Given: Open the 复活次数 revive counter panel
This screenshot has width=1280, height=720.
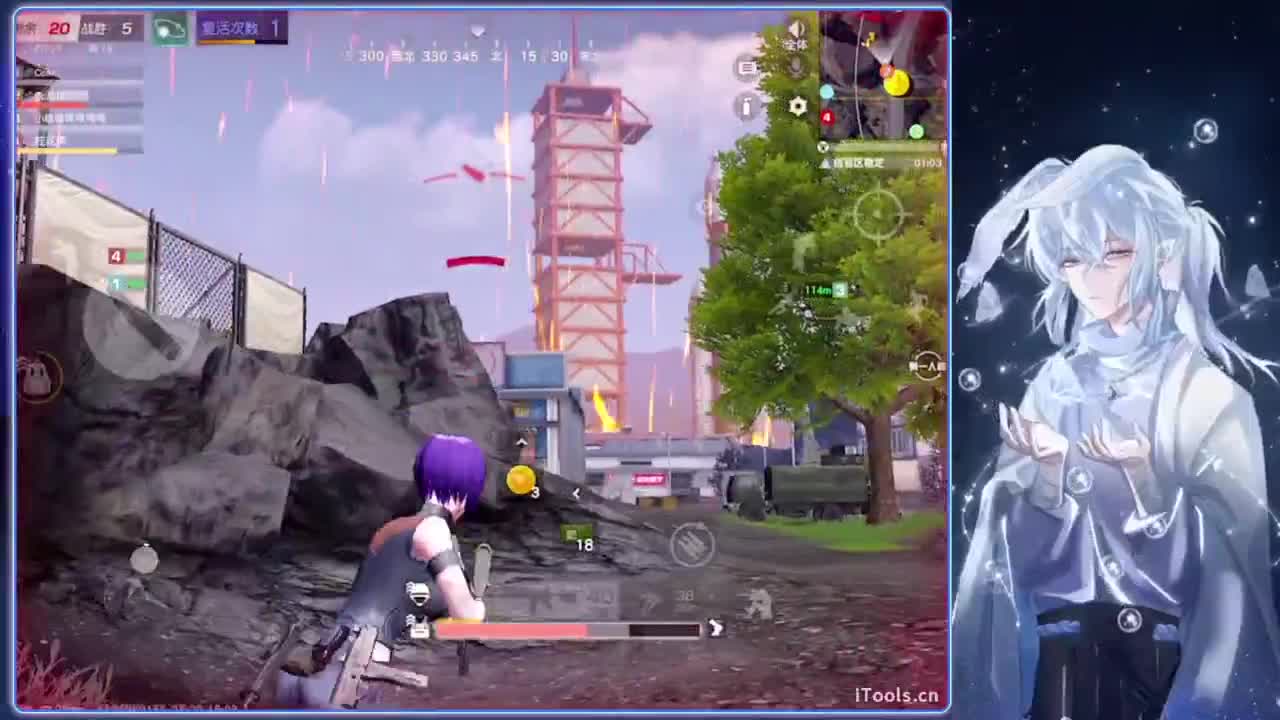Looking at the screenshot, I should [240, 28].
